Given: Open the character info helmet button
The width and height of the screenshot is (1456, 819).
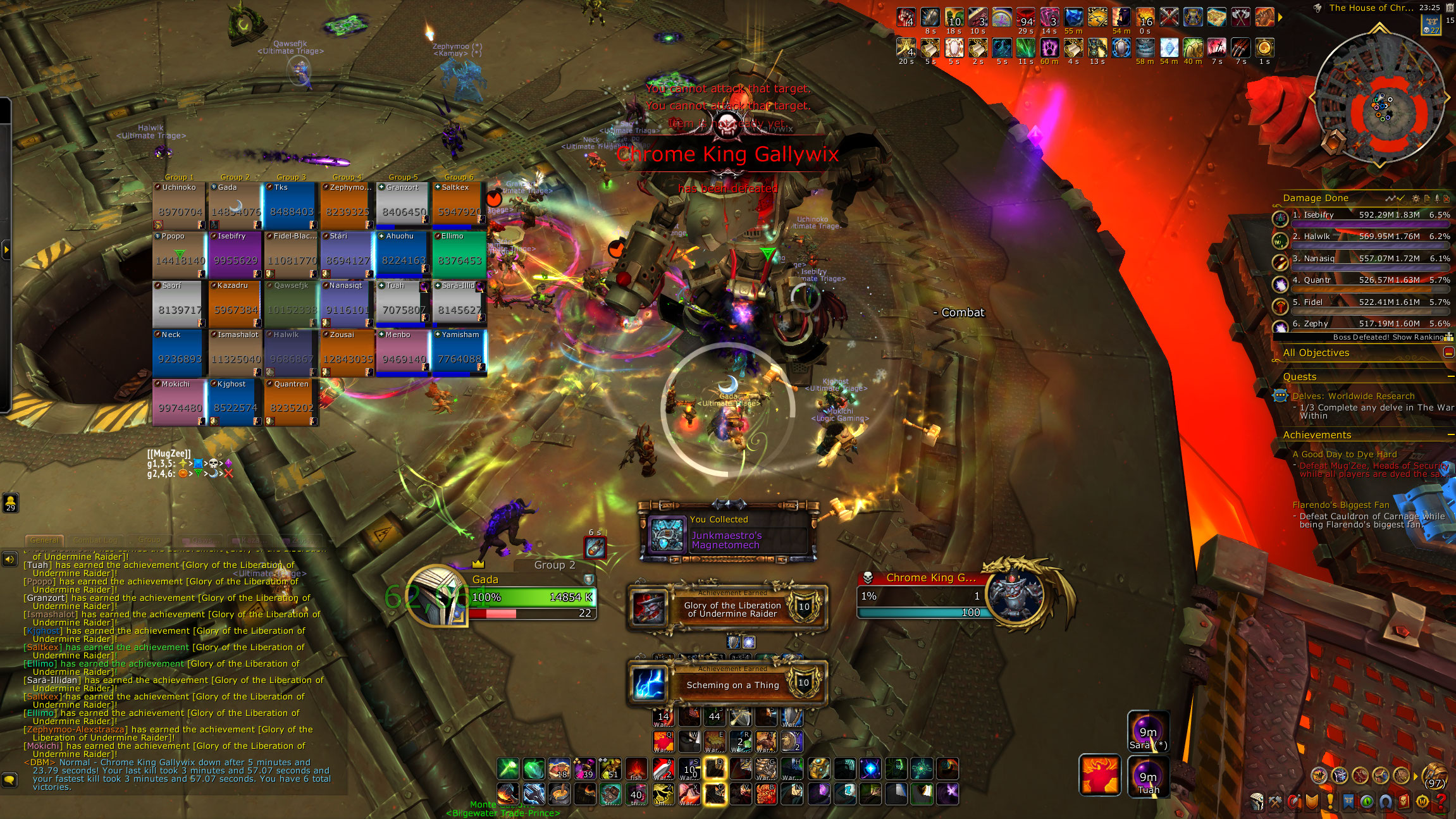Looking at the screenshot, I should 1257,803.
